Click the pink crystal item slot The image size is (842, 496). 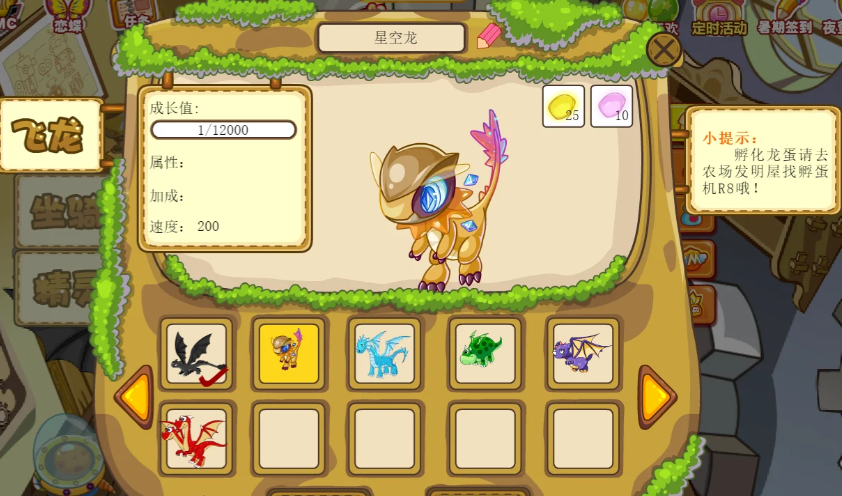click(611, 106)
